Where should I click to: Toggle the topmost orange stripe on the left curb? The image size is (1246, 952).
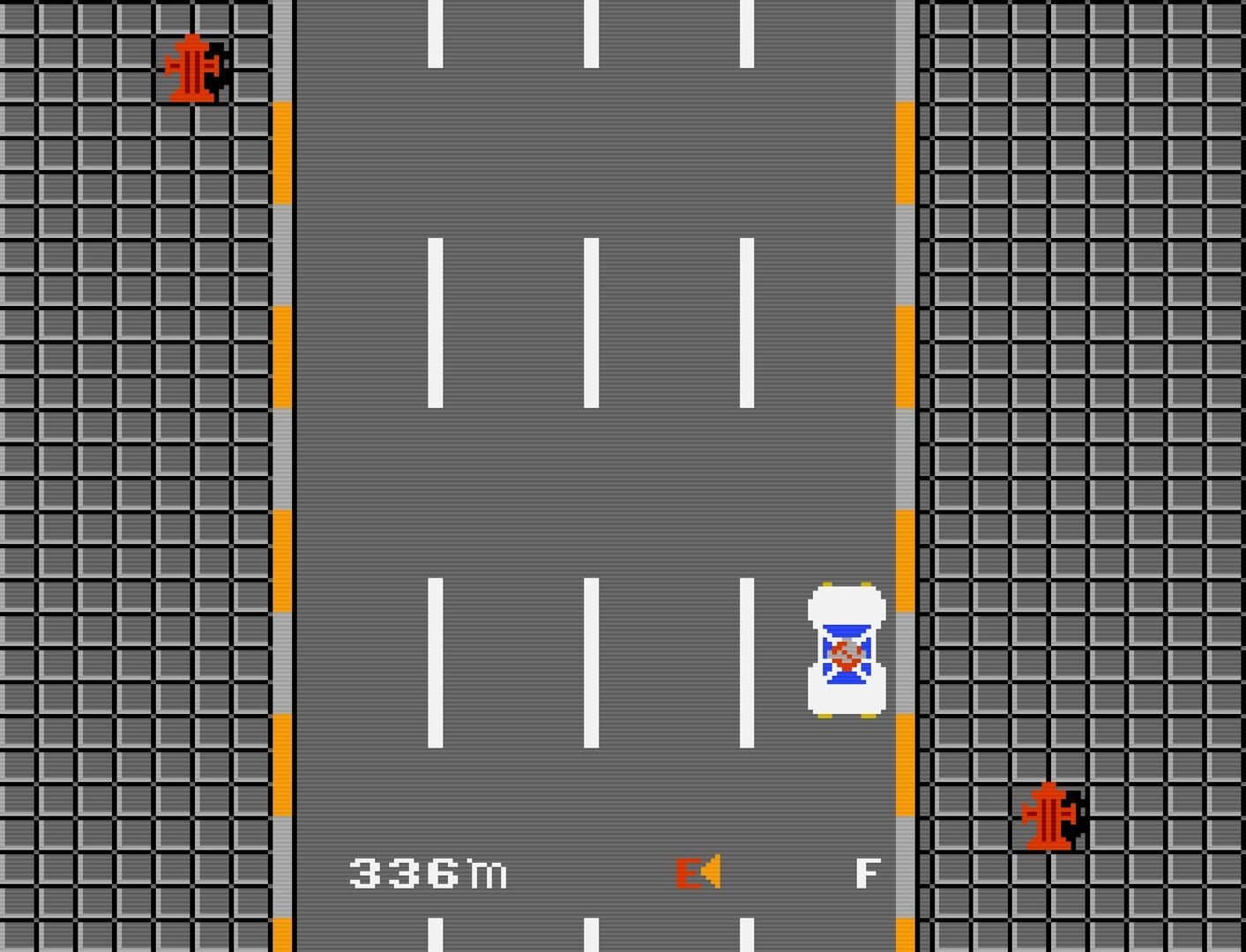(280, 150)
